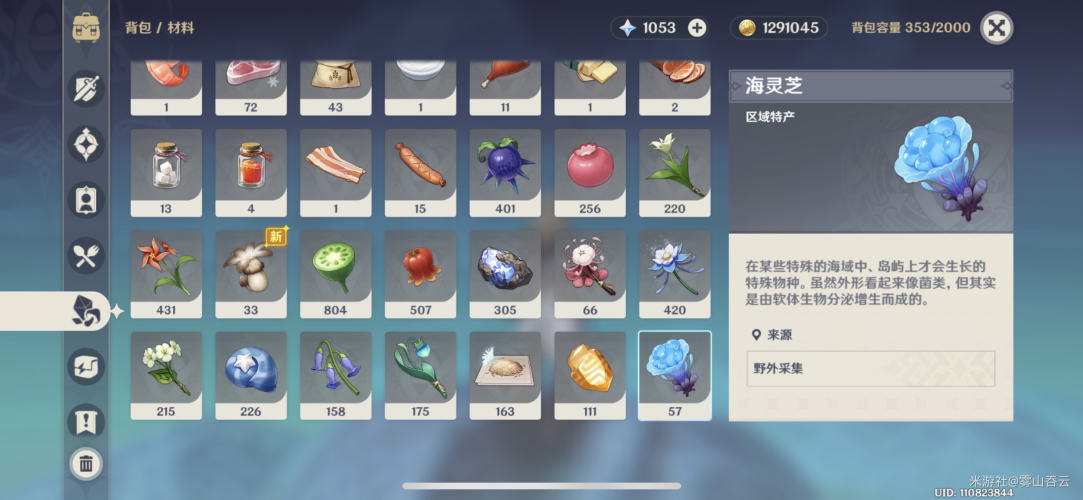The height and width of the screenshot is (500, 1083).
Task: Switch to the weapons tab
Action: (86, 89)
